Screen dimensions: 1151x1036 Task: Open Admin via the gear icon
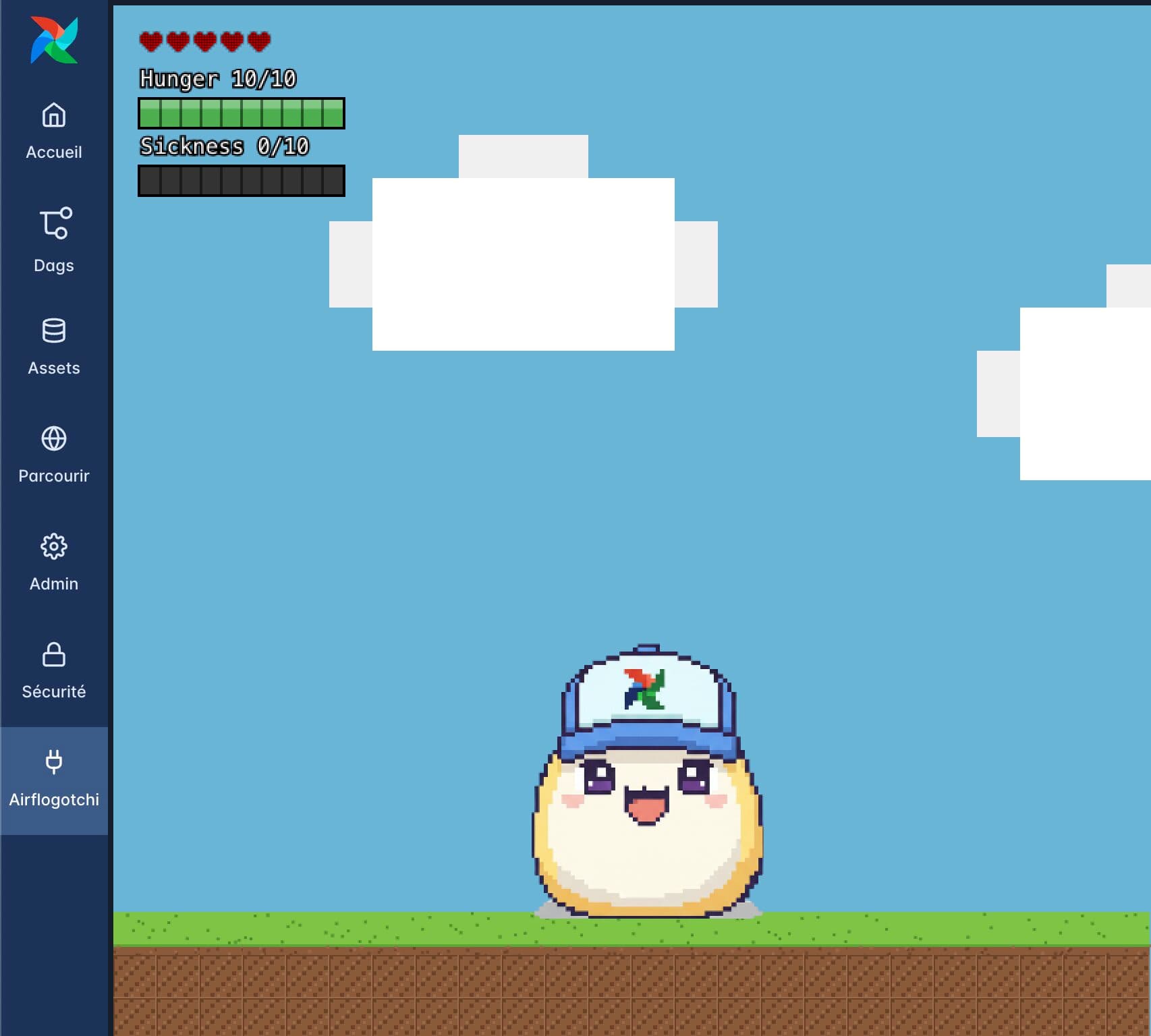click(54, 547)
